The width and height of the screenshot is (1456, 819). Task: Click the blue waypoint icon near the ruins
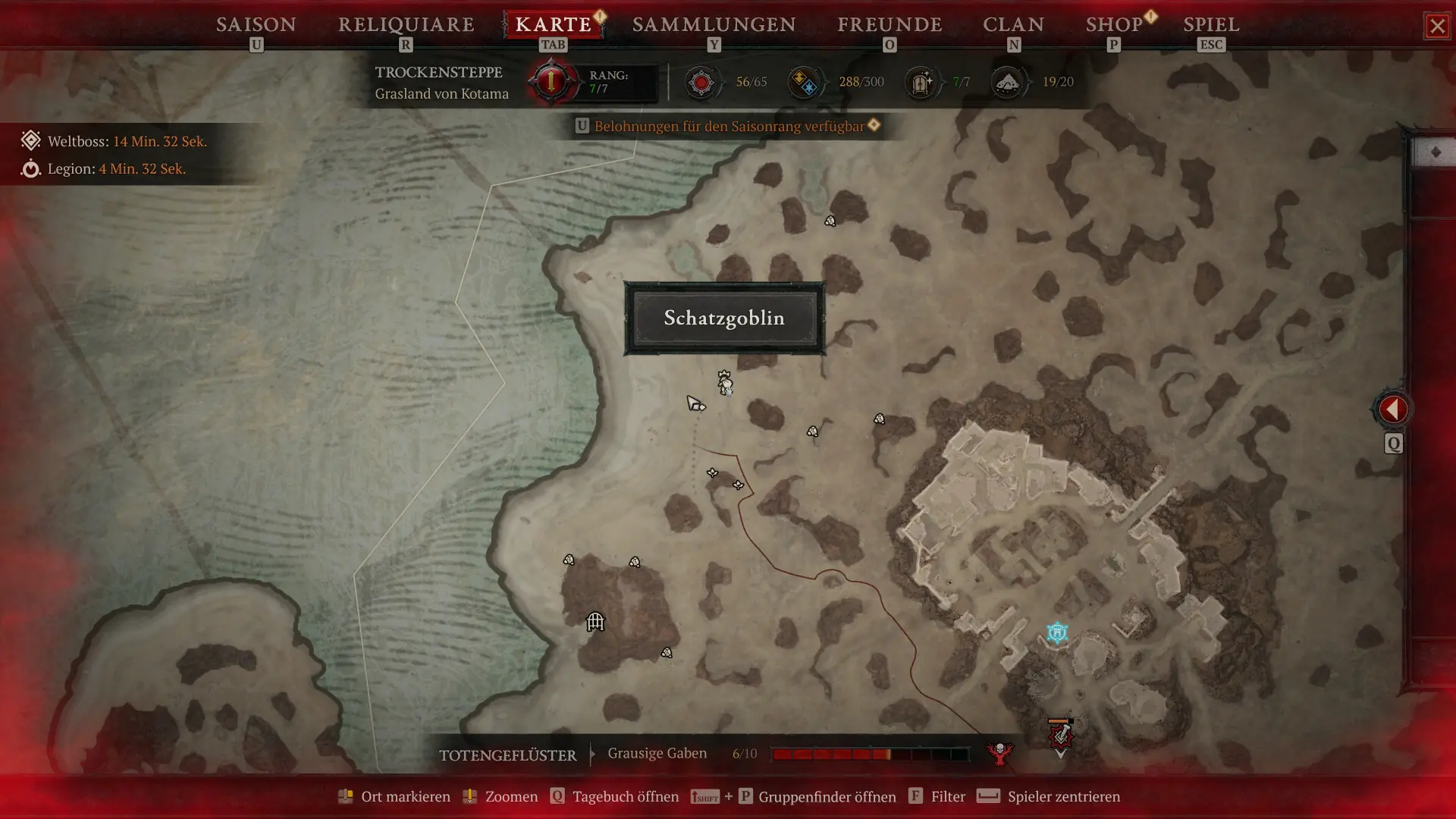(1056, 632)
